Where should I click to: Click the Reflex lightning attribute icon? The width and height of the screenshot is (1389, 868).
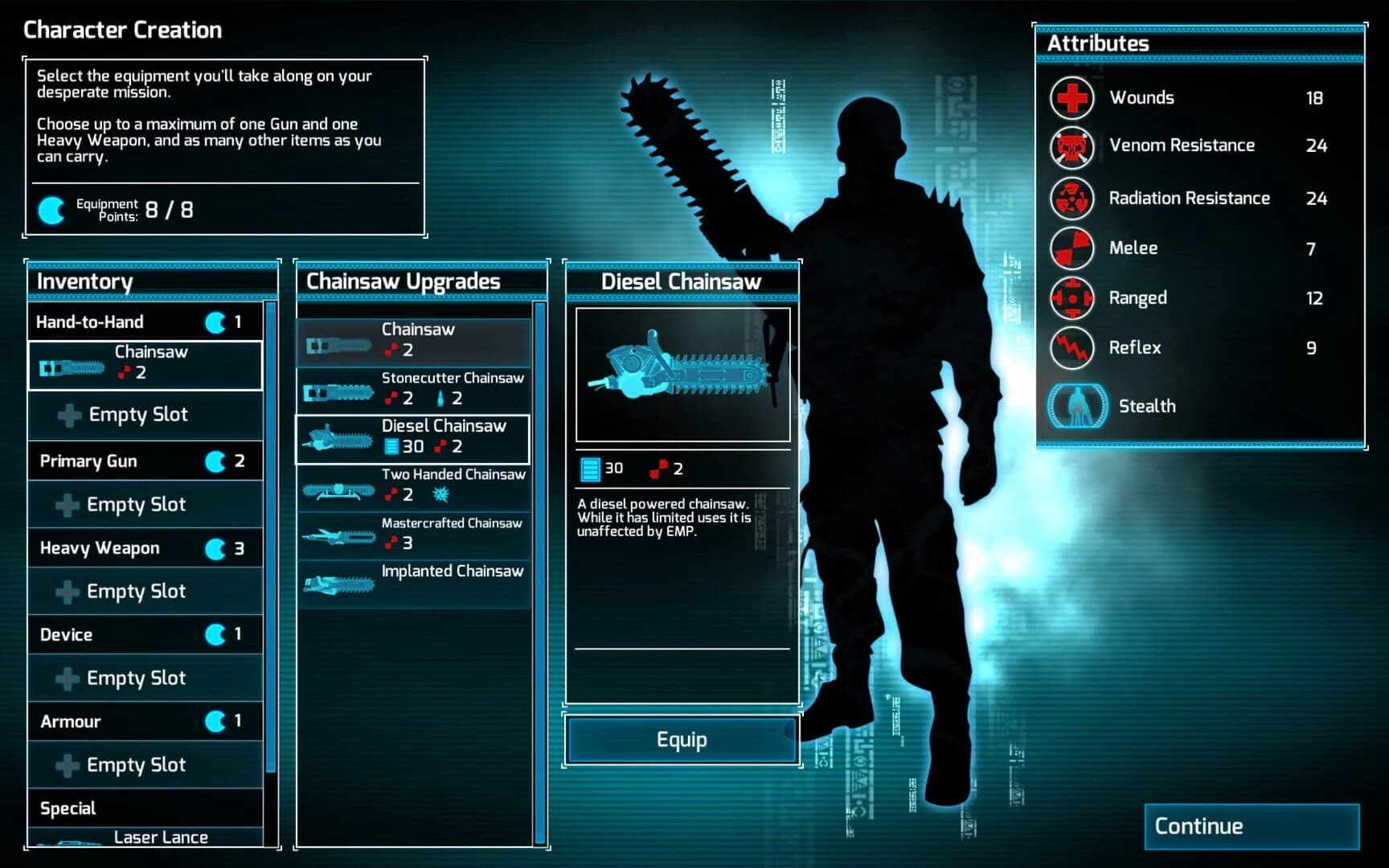tap(1072, 348)
